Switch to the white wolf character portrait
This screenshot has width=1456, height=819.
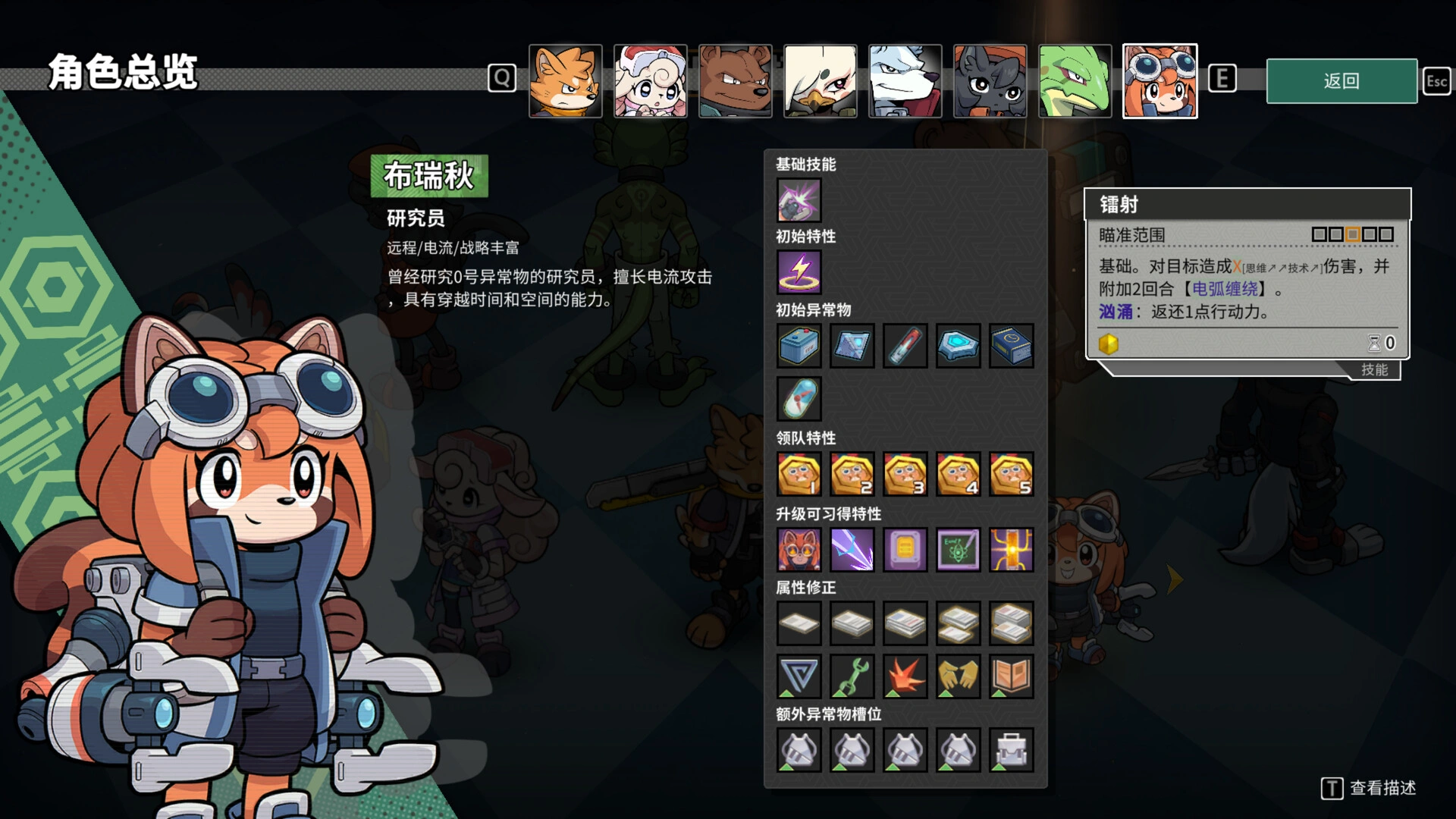[x=904, y=81]
